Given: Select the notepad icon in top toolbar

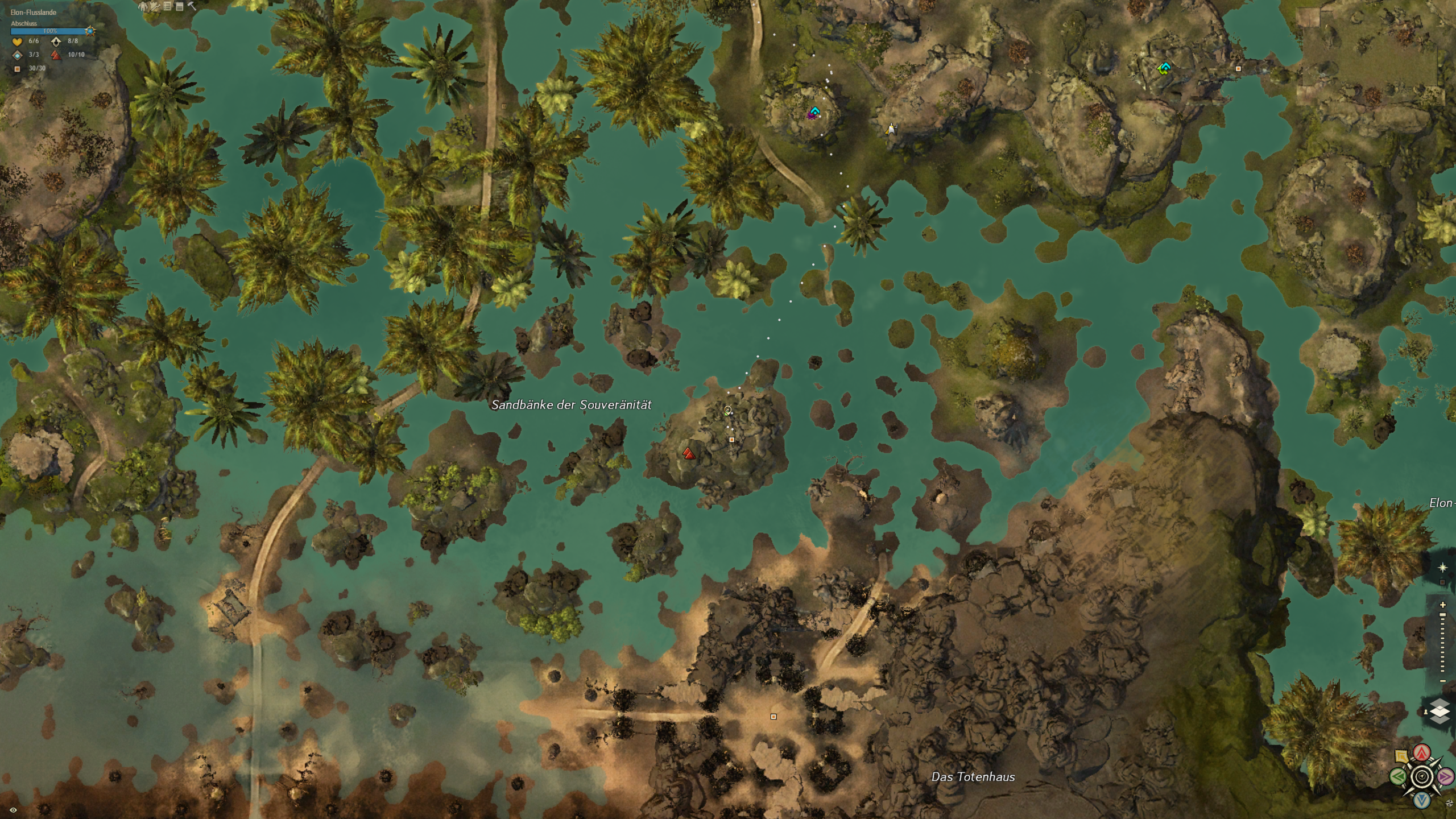Looking at the screenshot, I should (179, 6).
